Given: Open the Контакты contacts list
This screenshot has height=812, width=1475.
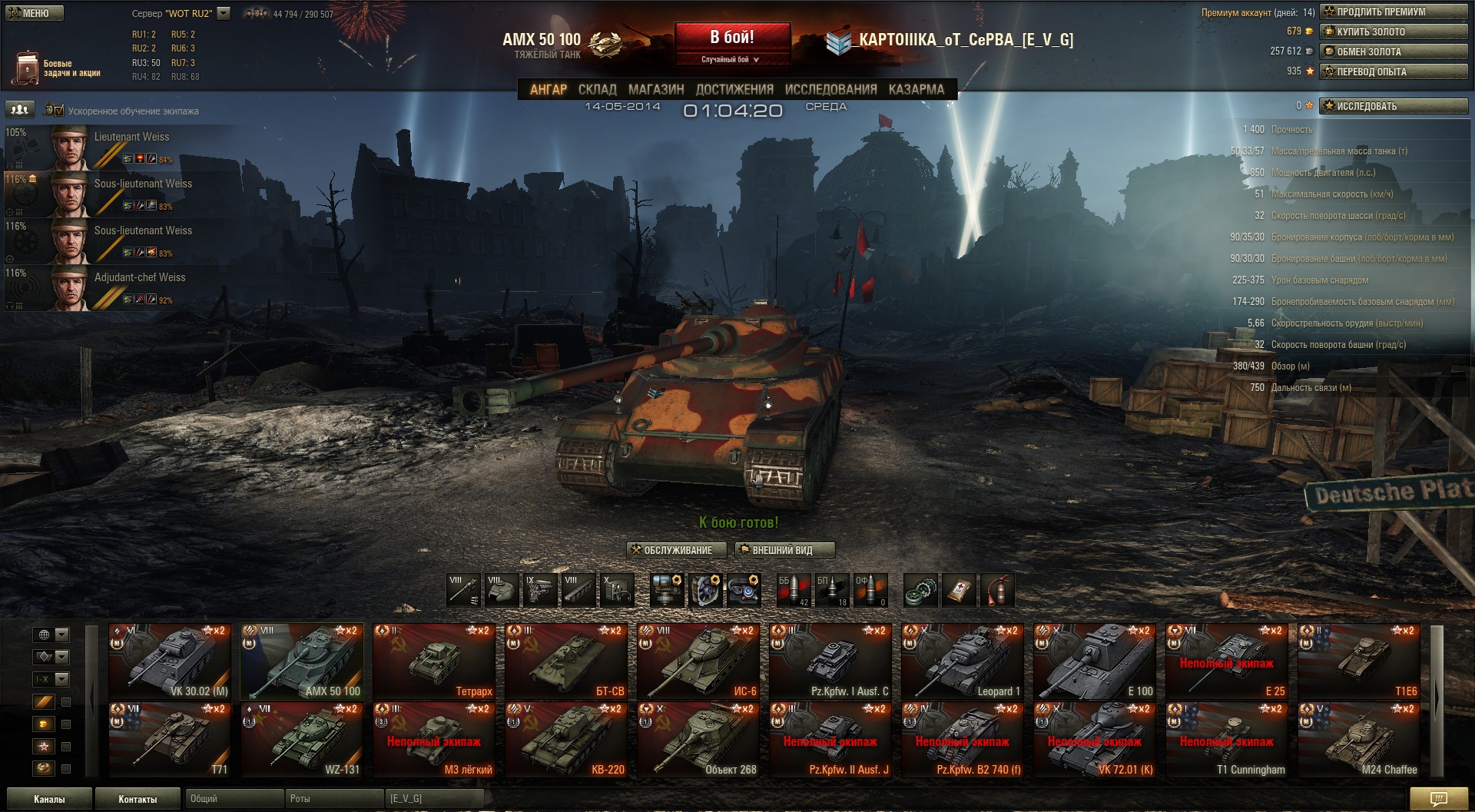Looking at the screenshot, I should pyautogui.click(x=137, y=799).
